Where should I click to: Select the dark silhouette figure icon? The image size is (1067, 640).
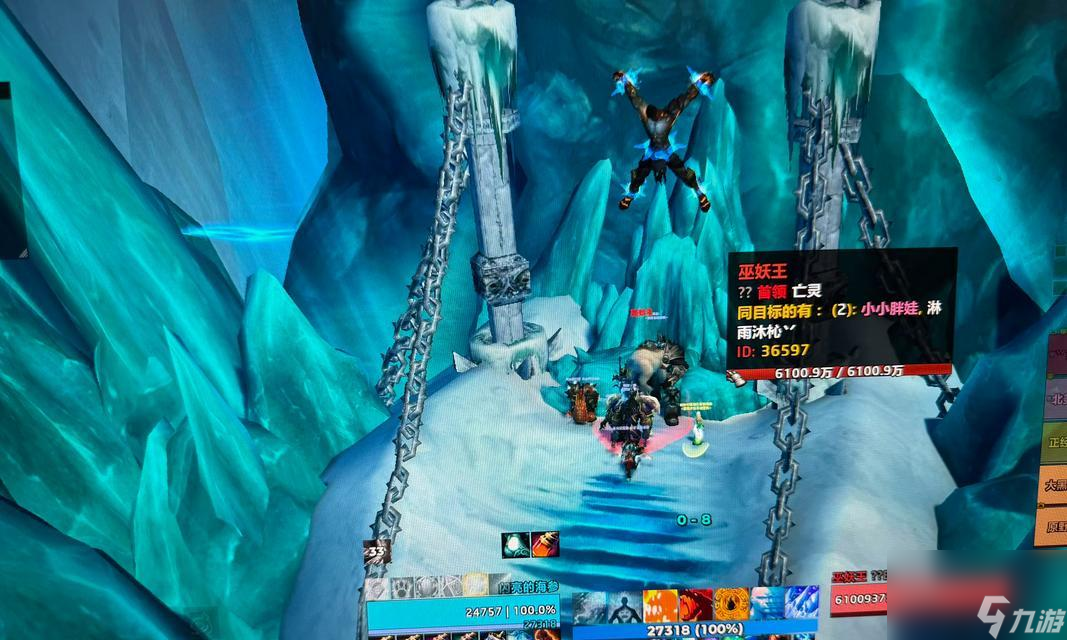point(625,605)
